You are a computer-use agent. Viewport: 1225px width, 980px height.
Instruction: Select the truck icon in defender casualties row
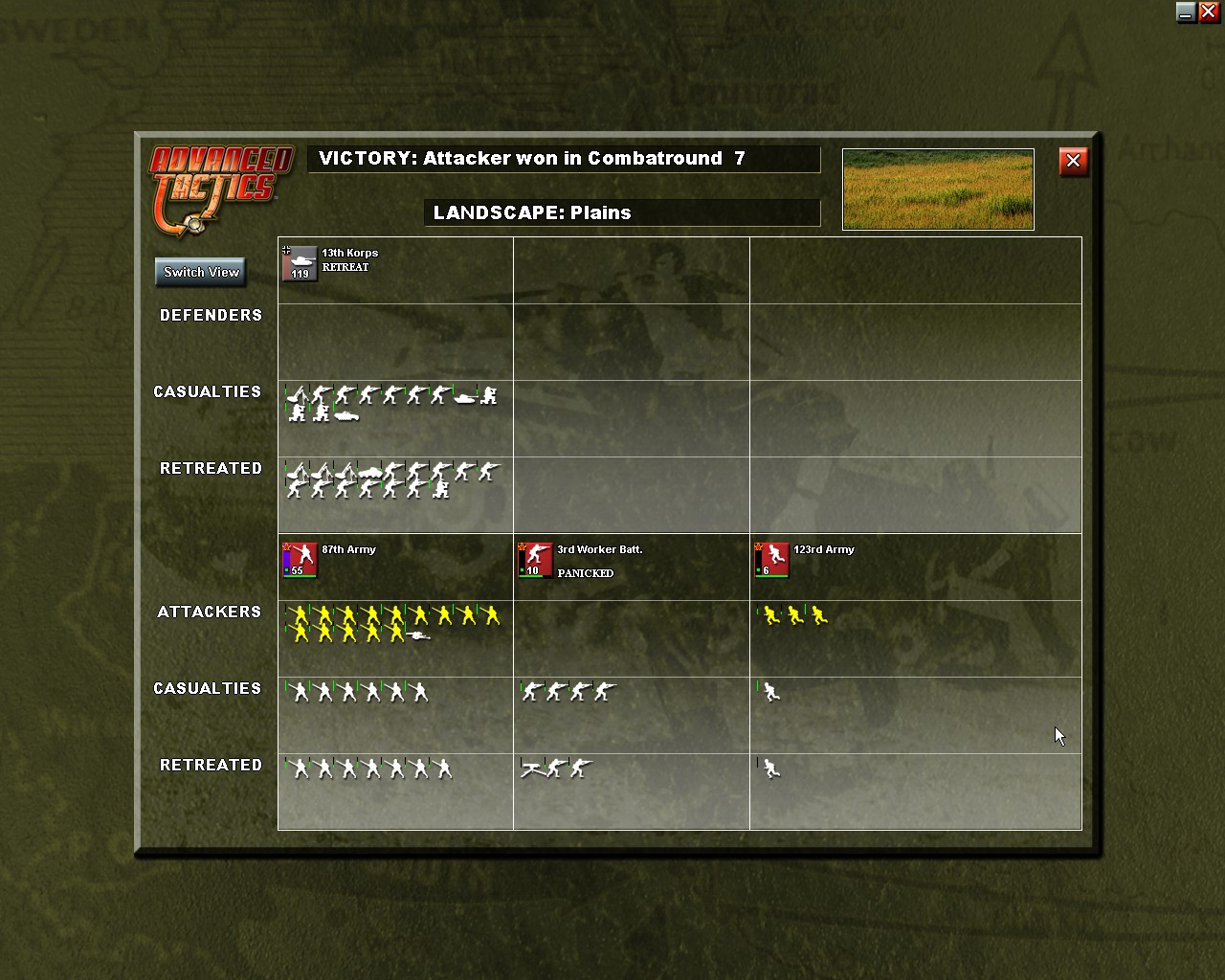coord(346,414)
